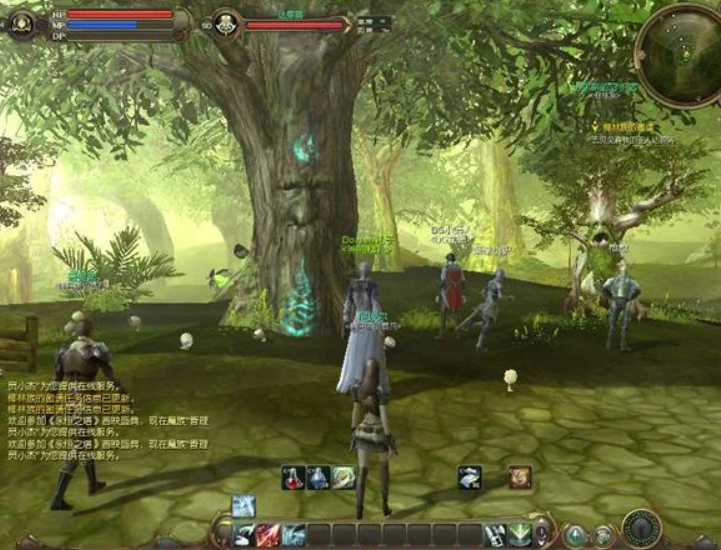
Task: Use the red health potion
Action: pos(293,478)
